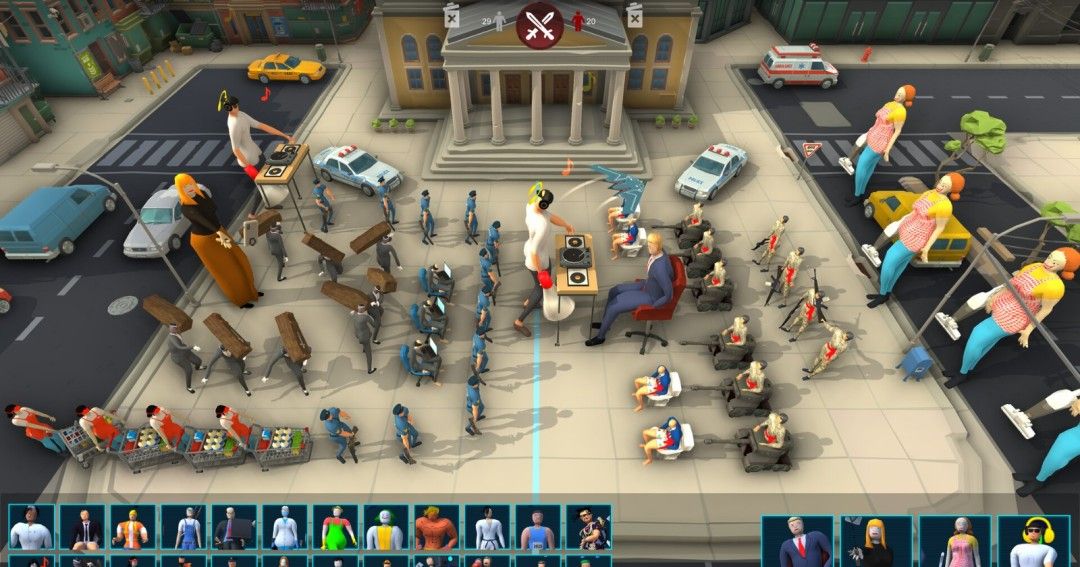Select the long orange-haired woman in black

tap(876, 541)
